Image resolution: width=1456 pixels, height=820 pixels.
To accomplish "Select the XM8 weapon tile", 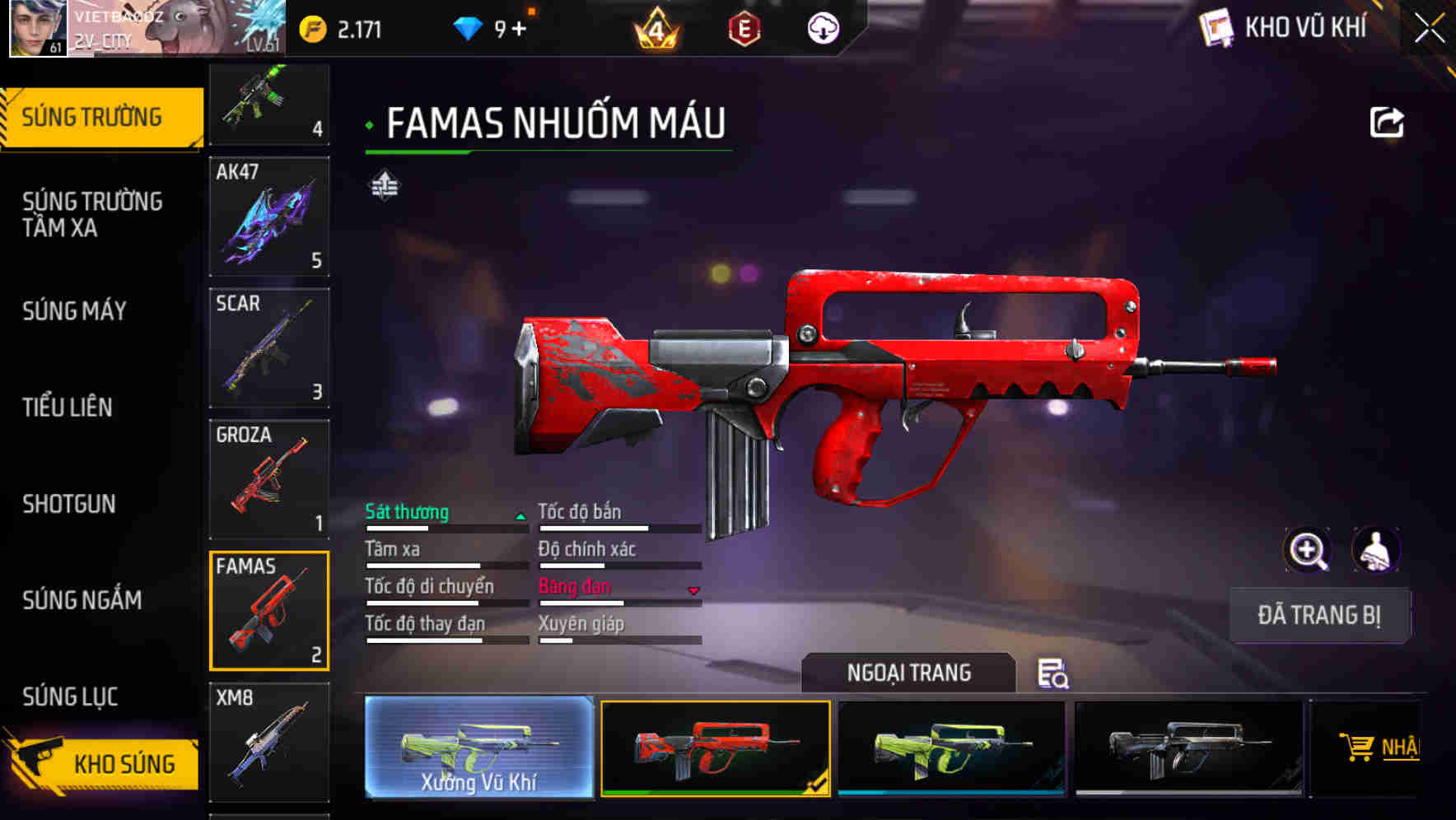I will pos(269,742).
